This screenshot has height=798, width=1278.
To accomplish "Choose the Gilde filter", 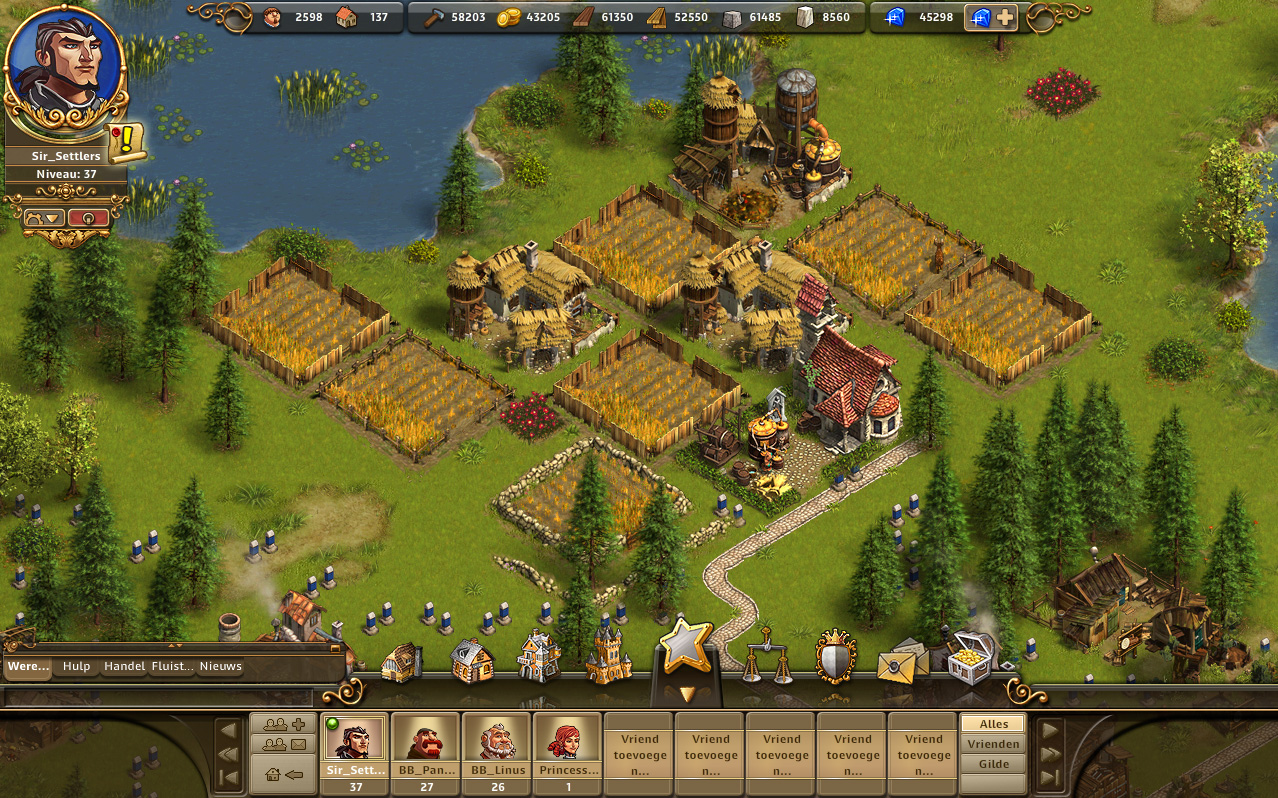I will click(x=993, y=764).
